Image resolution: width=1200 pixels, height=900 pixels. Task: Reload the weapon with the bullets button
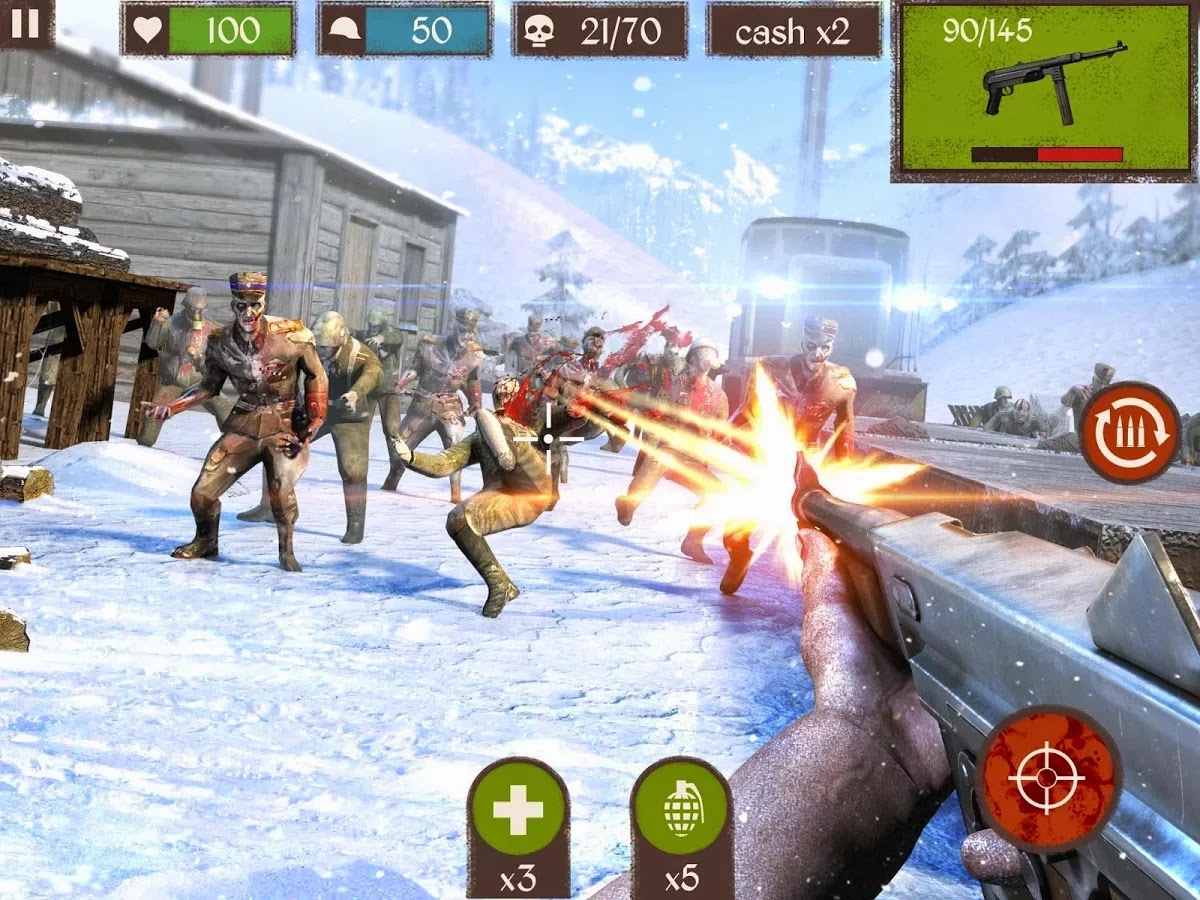tap(1130, 433)
